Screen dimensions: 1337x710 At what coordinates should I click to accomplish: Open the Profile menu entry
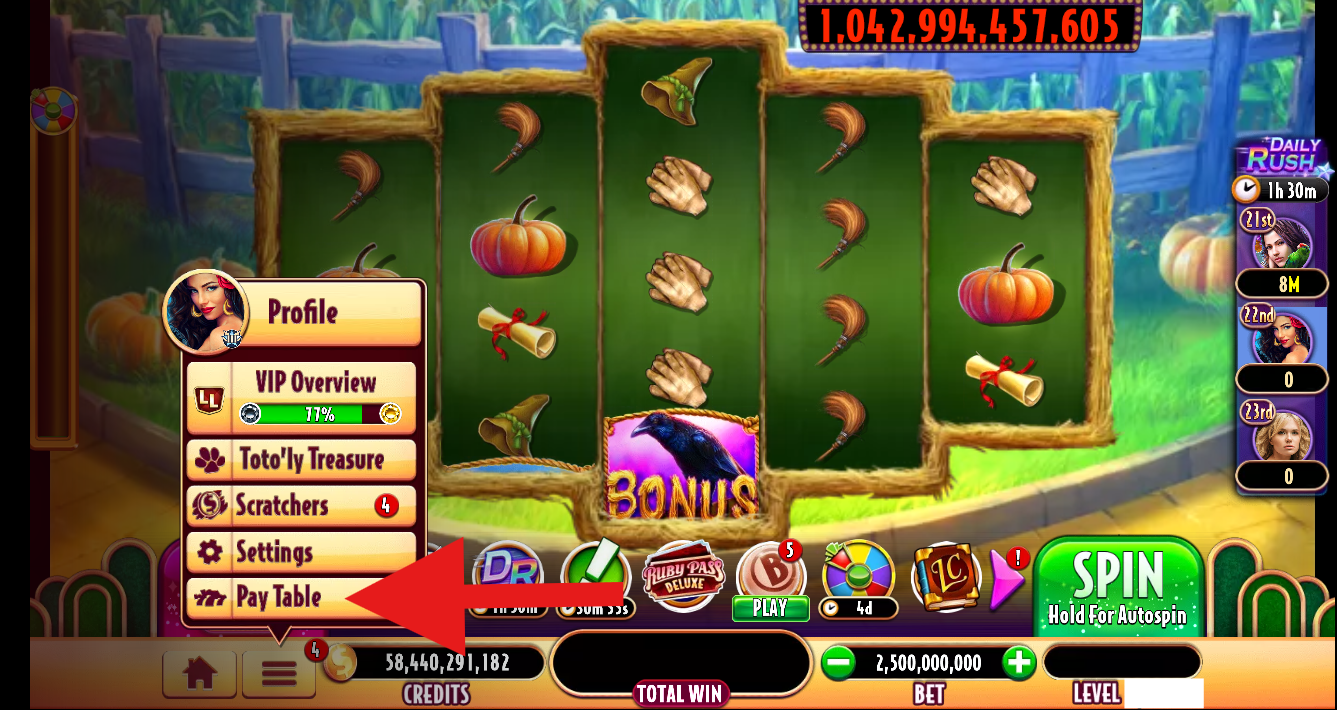pyautogui.click(x=302, y=312)
